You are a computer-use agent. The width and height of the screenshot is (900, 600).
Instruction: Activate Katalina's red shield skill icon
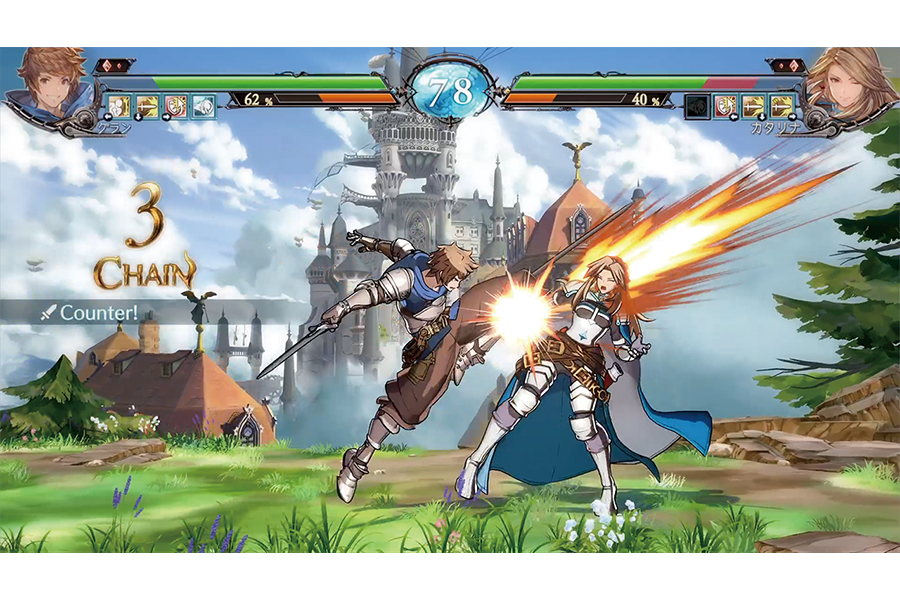[725, 106]
